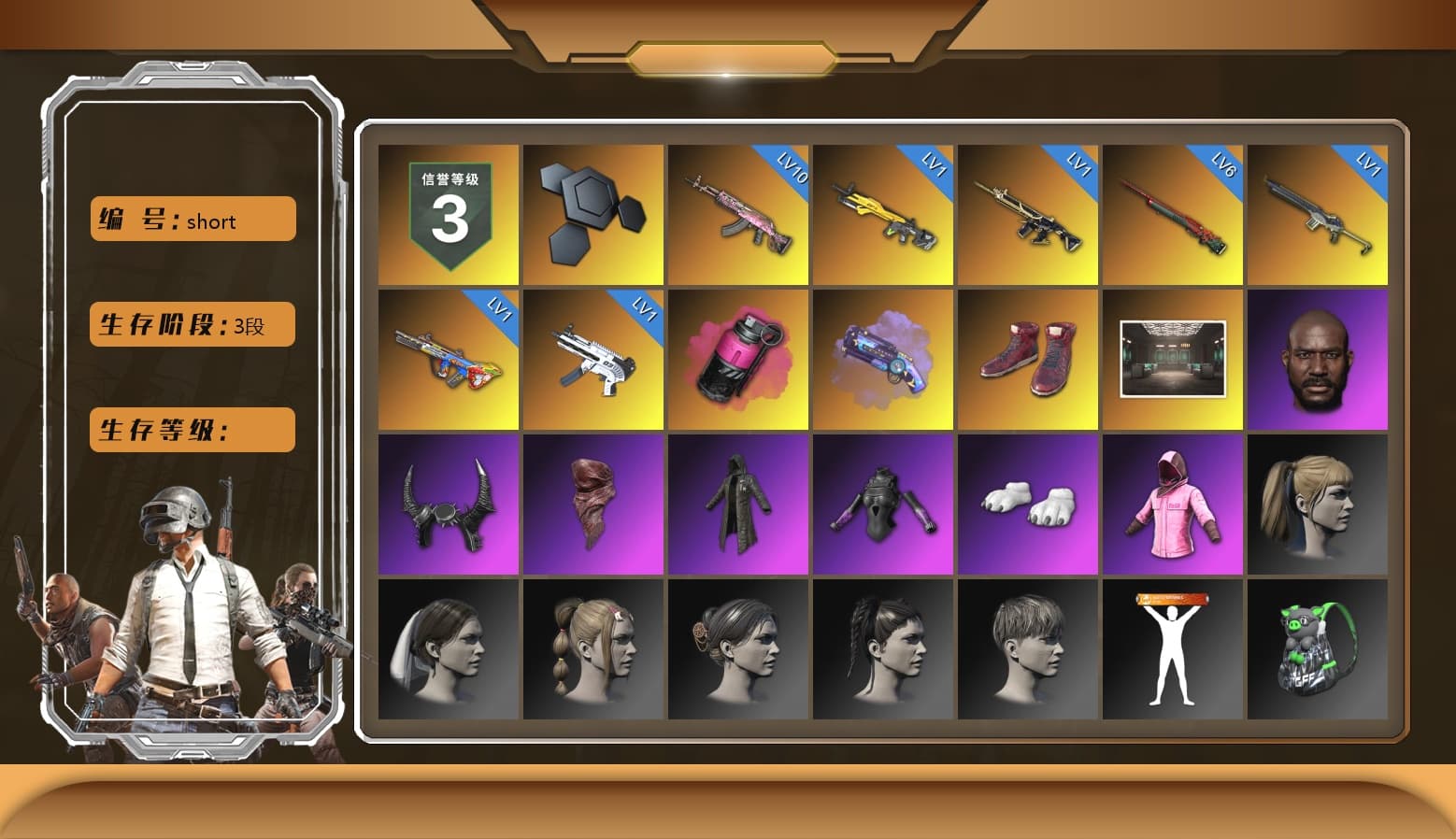Click the 编号 short input field
This screenshot has width=1456, height=839.
coord(192,219)
